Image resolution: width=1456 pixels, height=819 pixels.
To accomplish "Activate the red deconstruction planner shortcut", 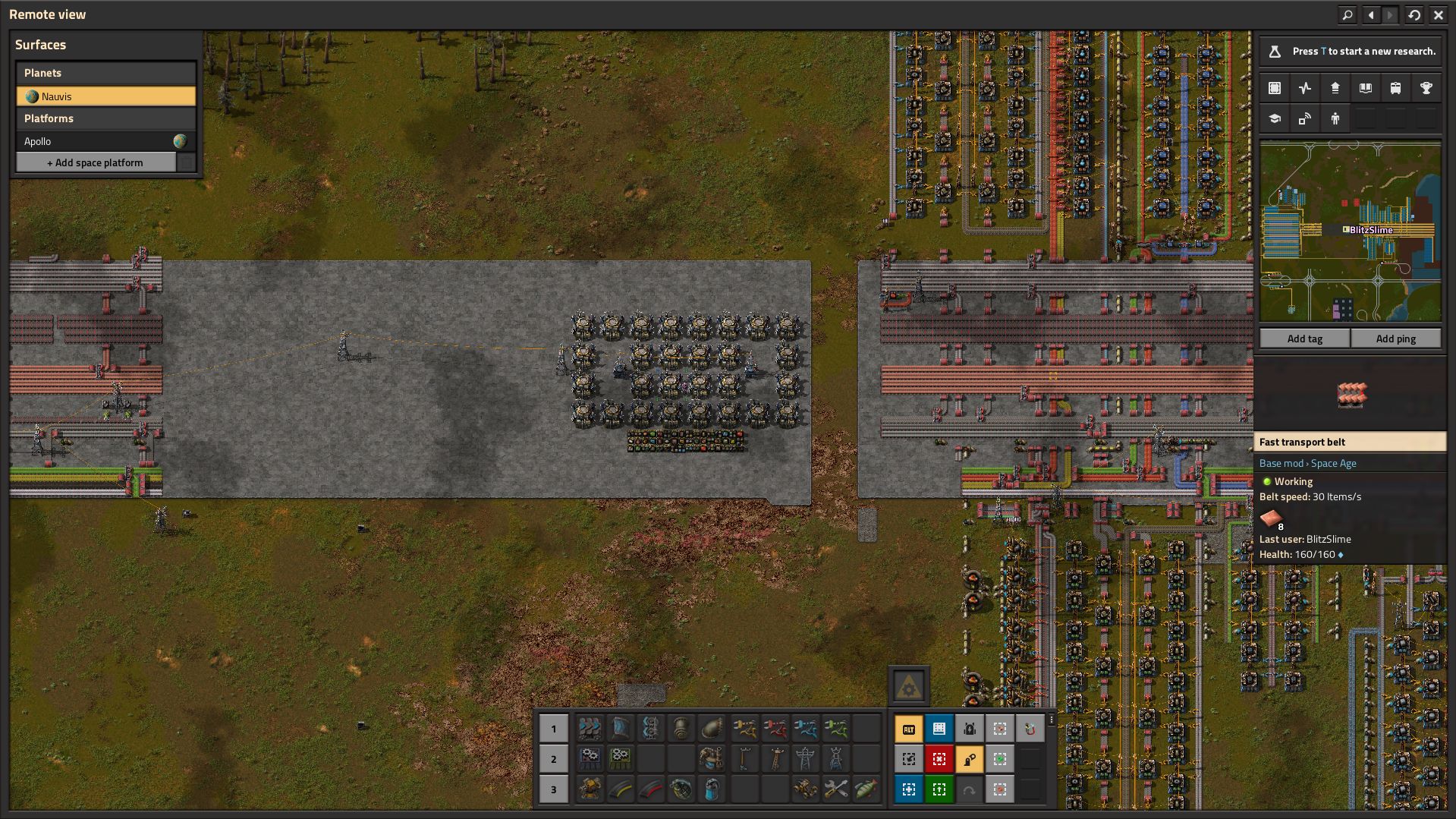I will (x=939, y=759).
